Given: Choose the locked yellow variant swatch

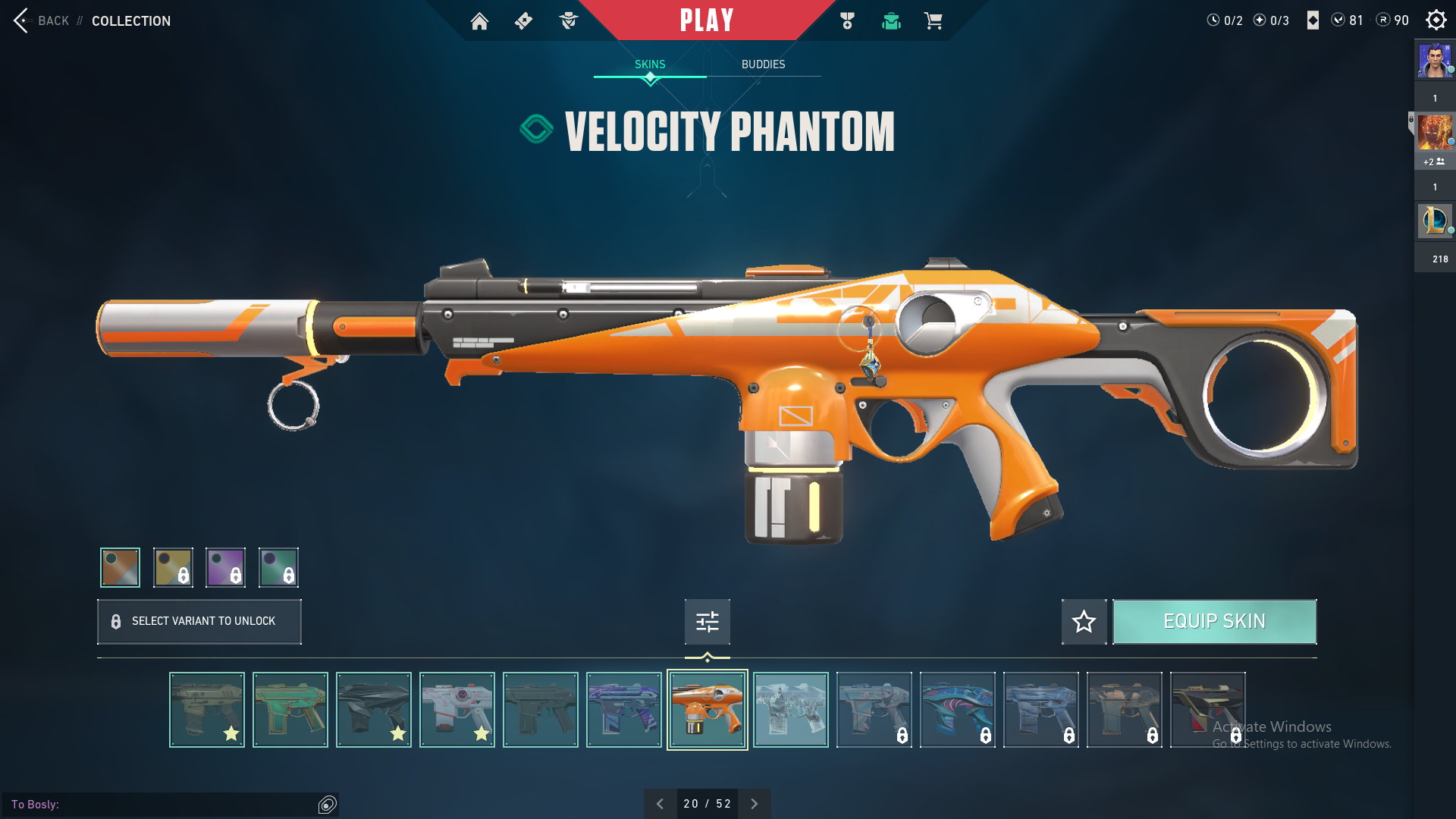Looking at the screenshot, I should click(173, 567).
